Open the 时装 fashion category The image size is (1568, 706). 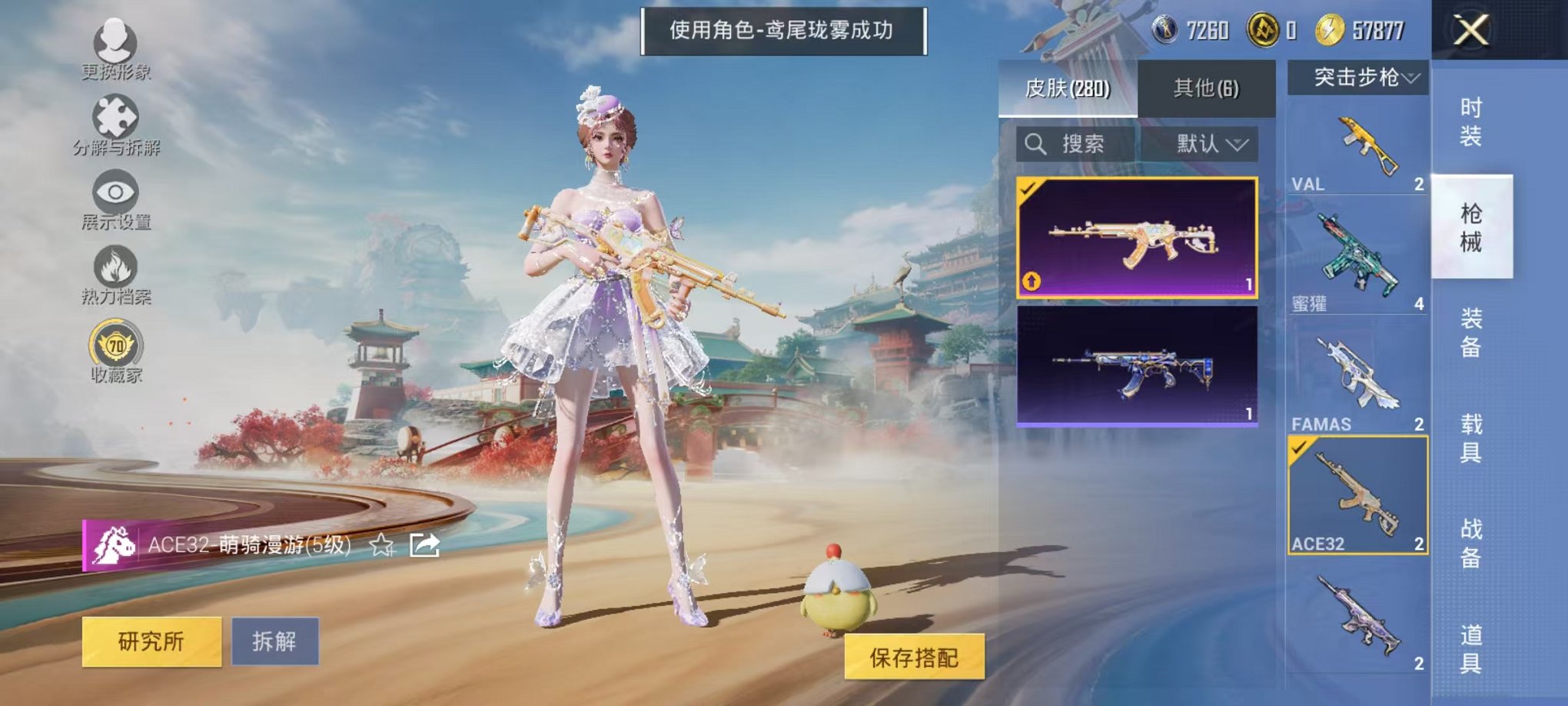click(1471, 123)
